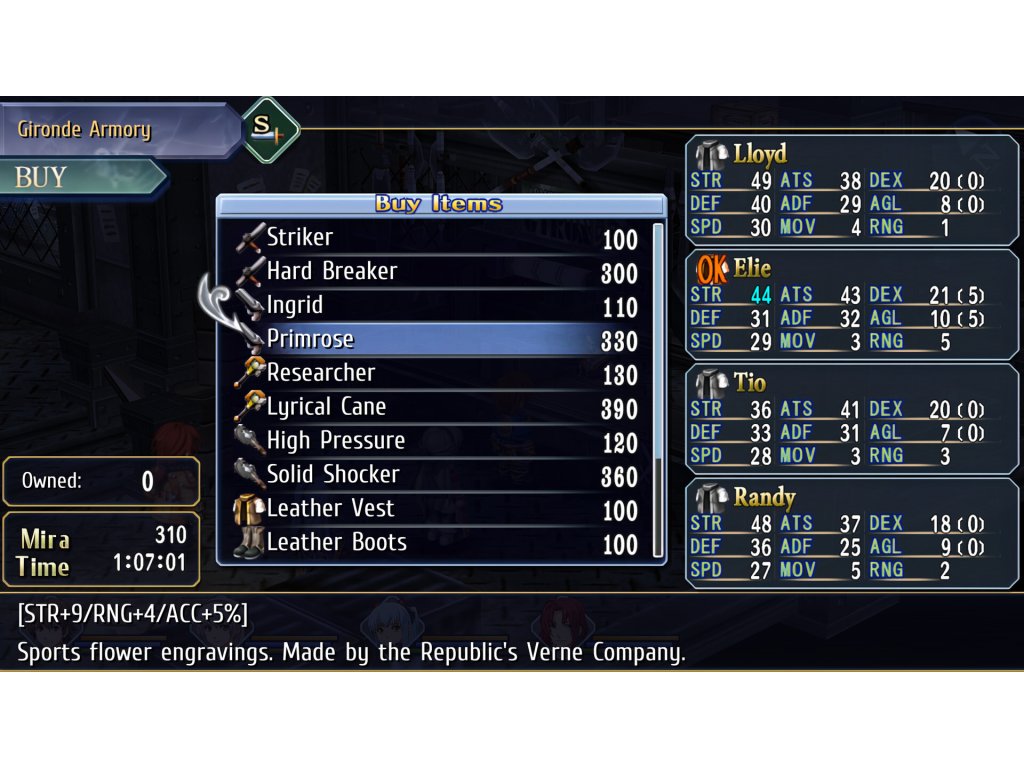Open the BUY tab
The width and height of the screenshot is (1024, 768).
(x=80, y=178)
